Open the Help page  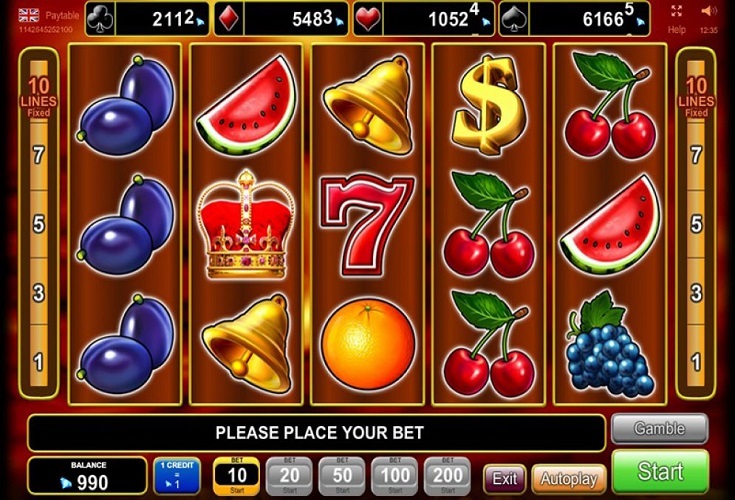pyautogui.click(x=677, y=30)
